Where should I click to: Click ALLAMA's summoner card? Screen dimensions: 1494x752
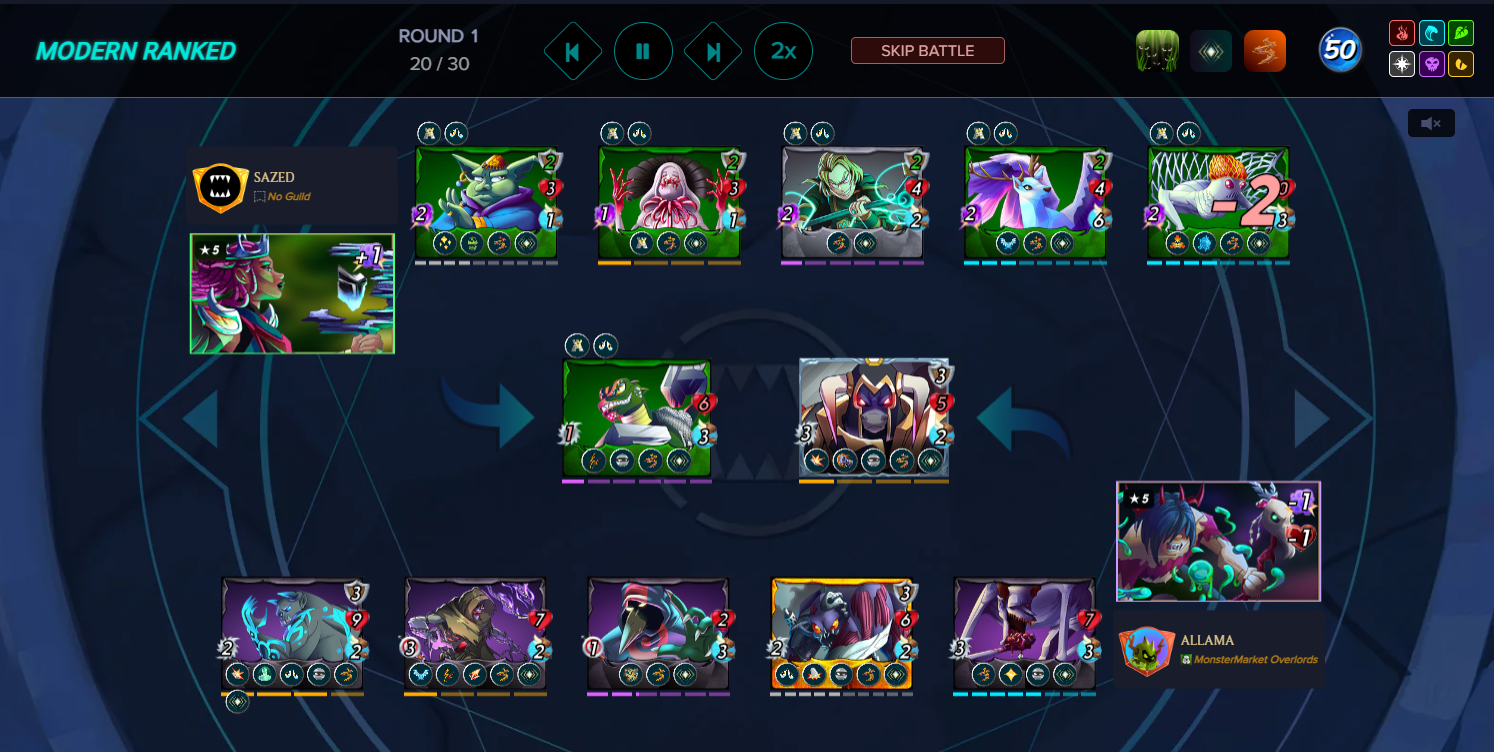[x=1218, y=541]
